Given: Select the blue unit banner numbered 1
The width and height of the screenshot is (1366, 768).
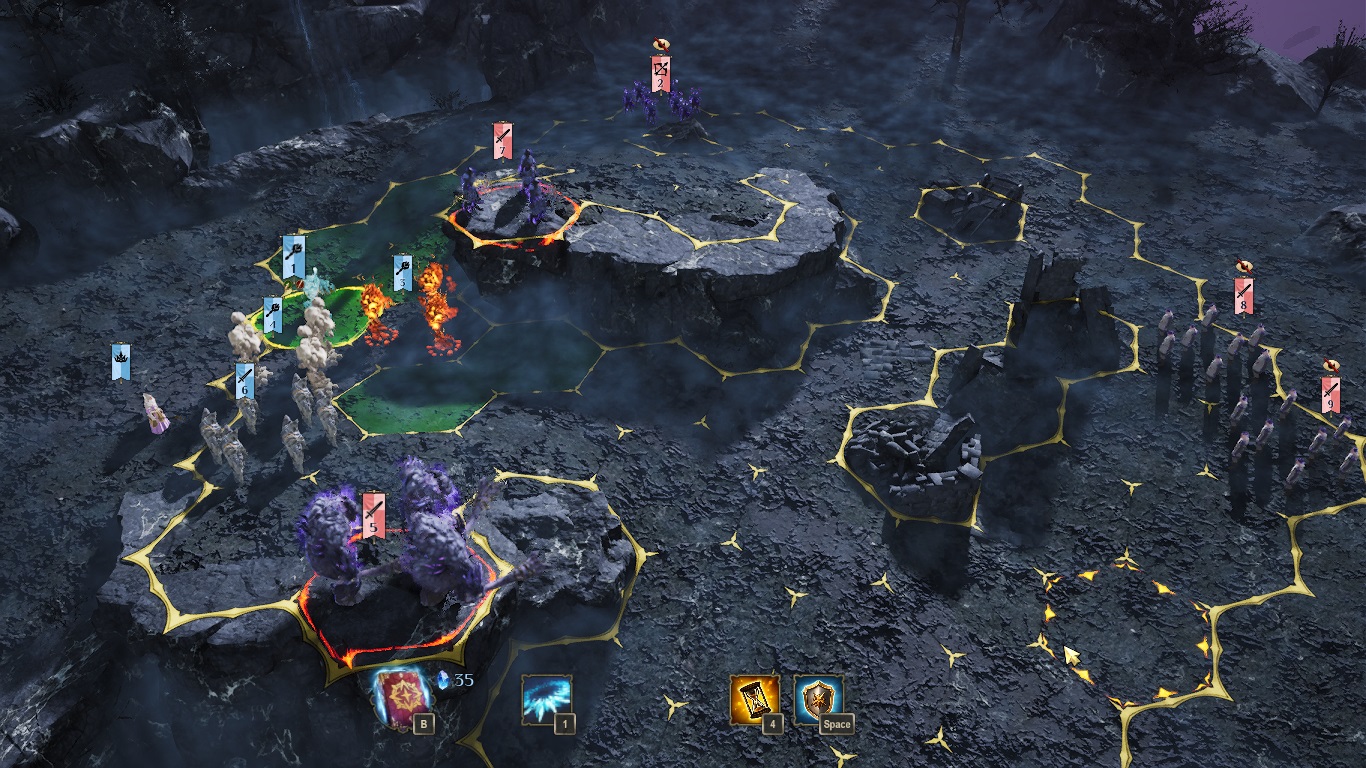Looking at the screenshot, I should (293, 256).
